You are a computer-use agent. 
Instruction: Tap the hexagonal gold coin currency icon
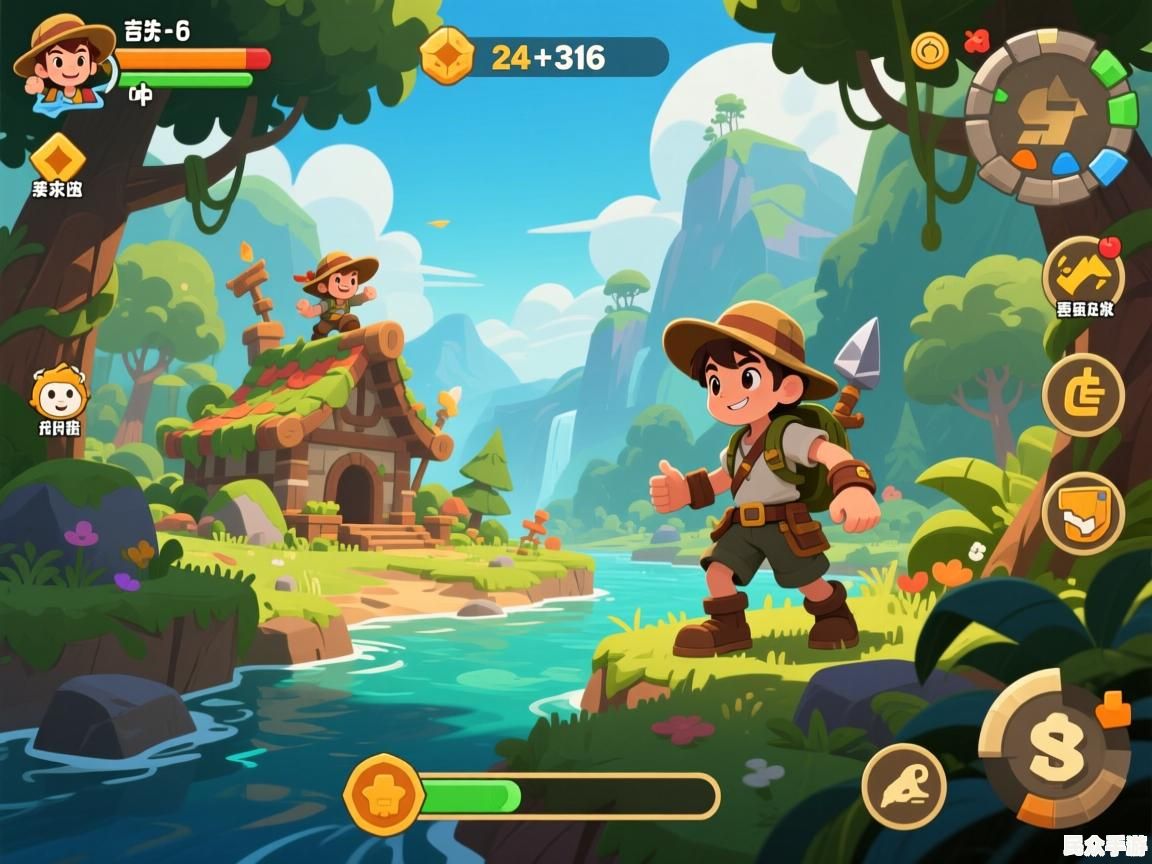pos(447,55)
